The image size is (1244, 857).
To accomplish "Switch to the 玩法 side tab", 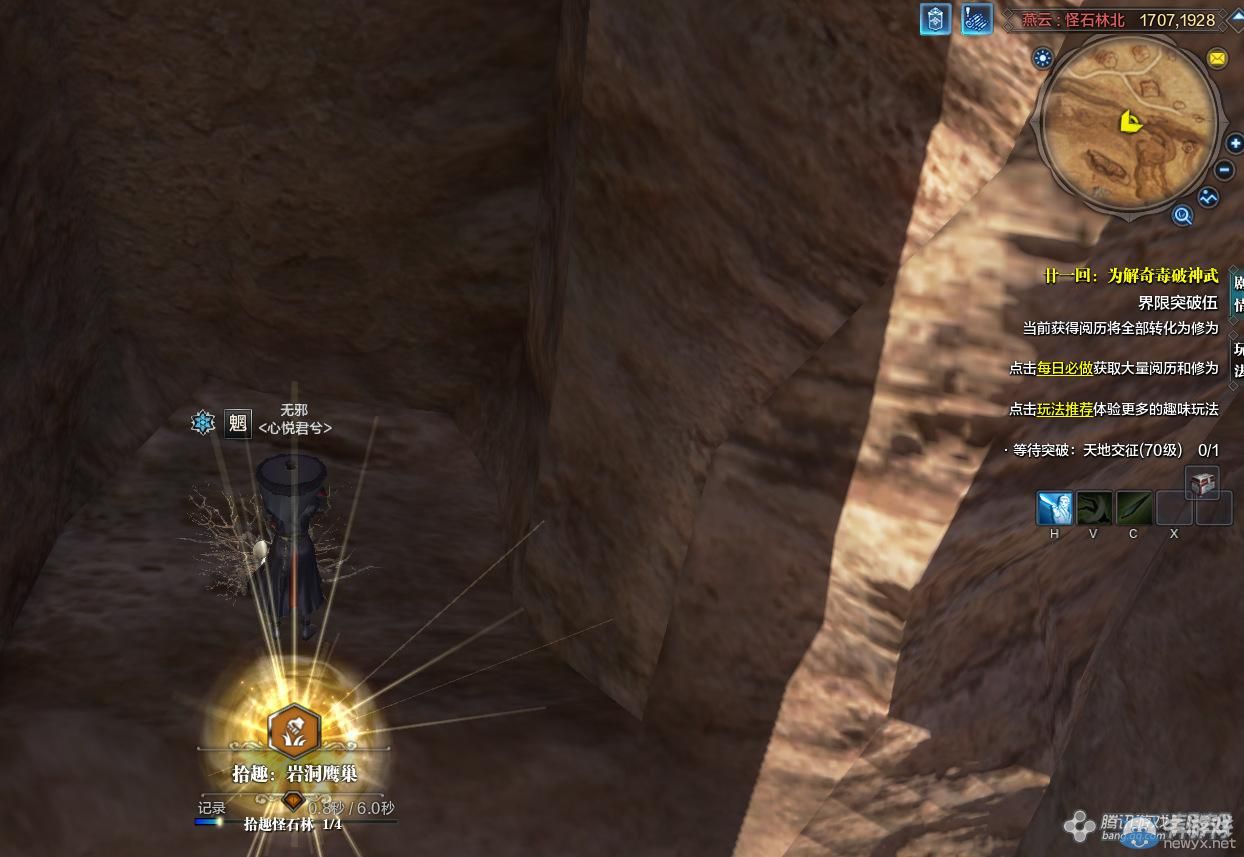I will tap(1238, 360).
